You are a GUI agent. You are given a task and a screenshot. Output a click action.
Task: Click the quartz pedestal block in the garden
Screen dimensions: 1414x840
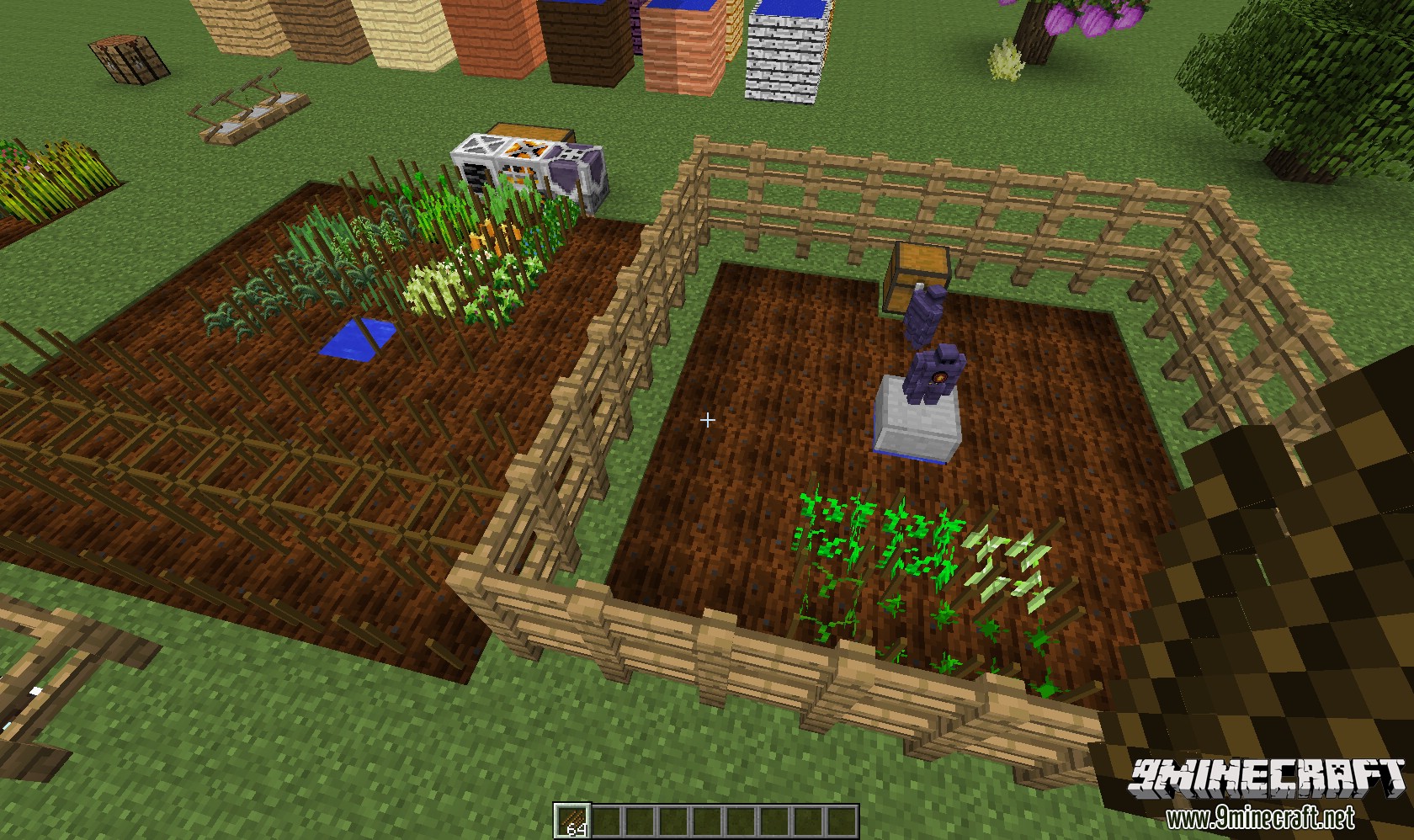[x=917, y=425]
